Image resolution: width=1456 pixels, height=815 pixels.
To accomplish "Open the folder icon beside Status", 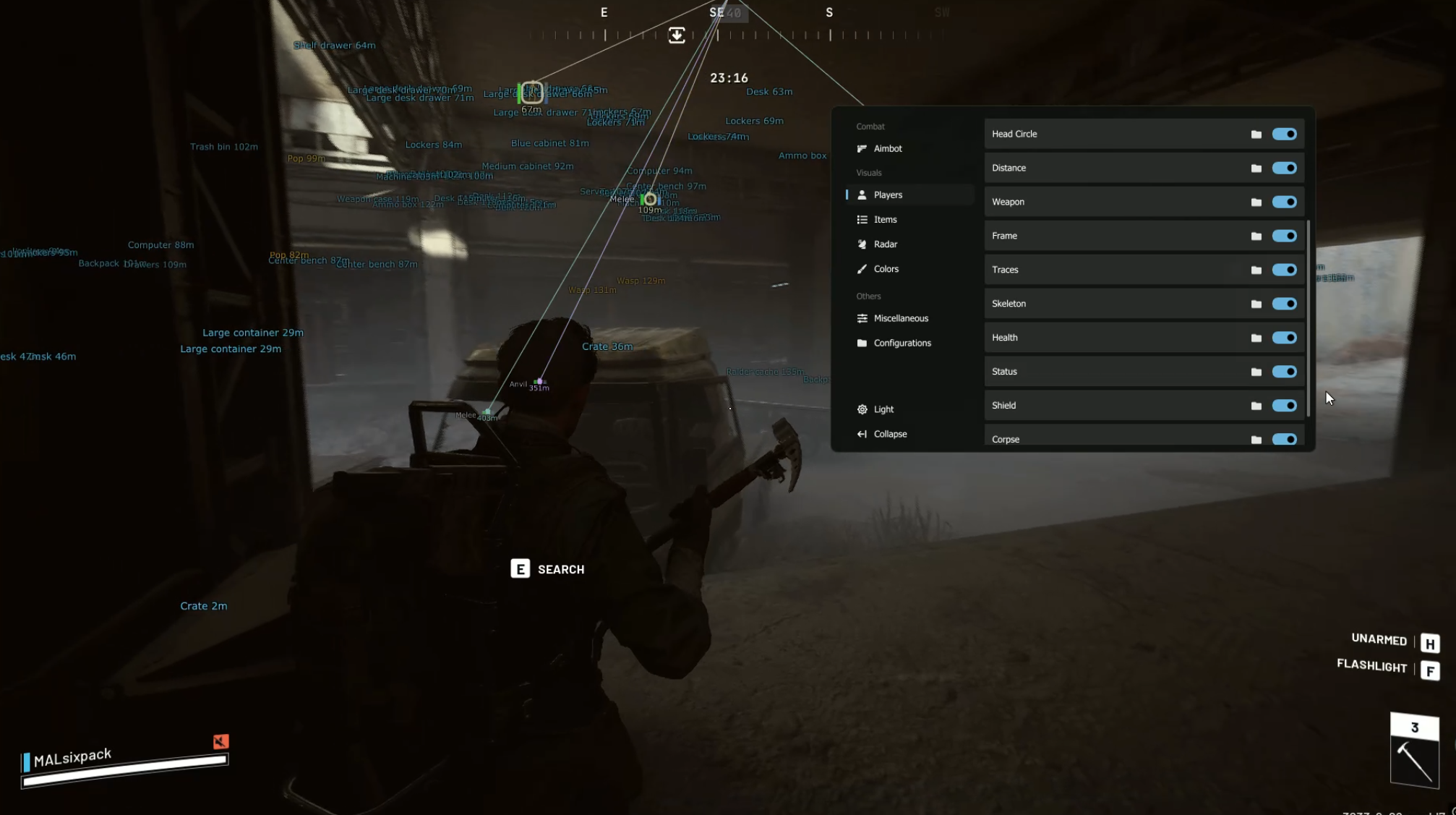I will pyautogui.click(x=1256, y=372).
